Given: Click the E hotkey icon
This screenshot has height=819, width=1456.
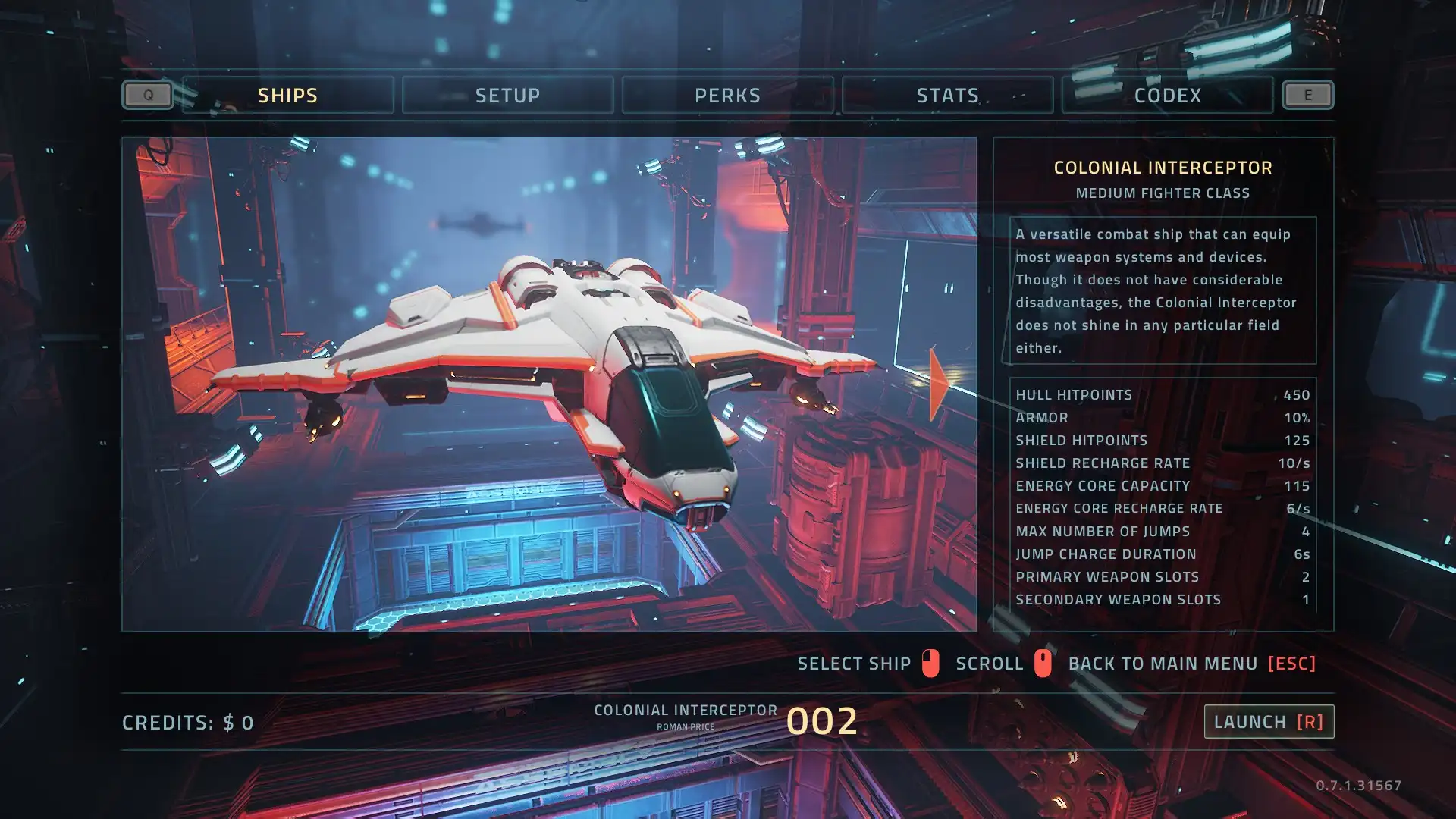Looking at the screenshot, I should (1307, 95).
